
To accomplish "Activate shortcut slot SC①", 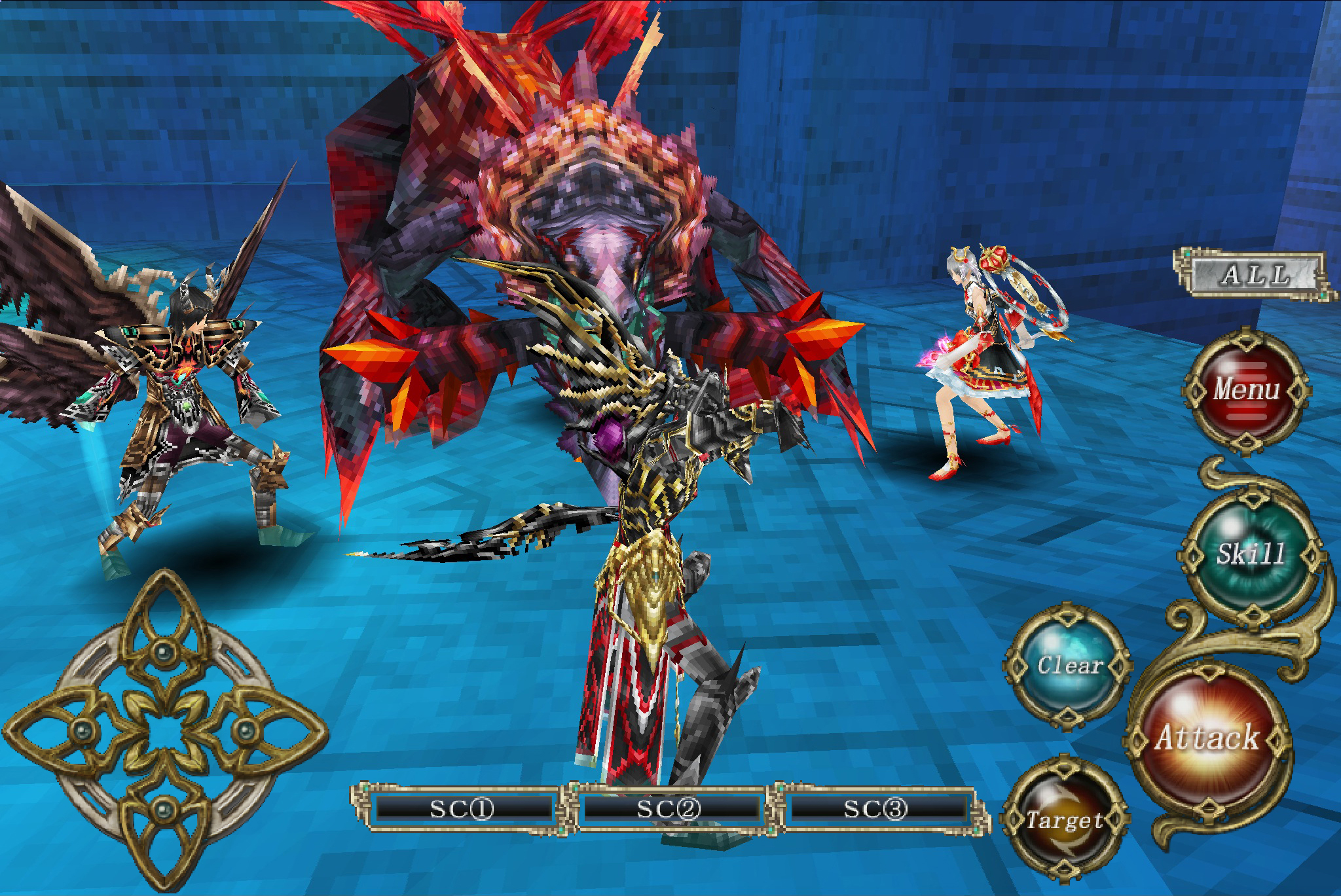I will point(462,809).
